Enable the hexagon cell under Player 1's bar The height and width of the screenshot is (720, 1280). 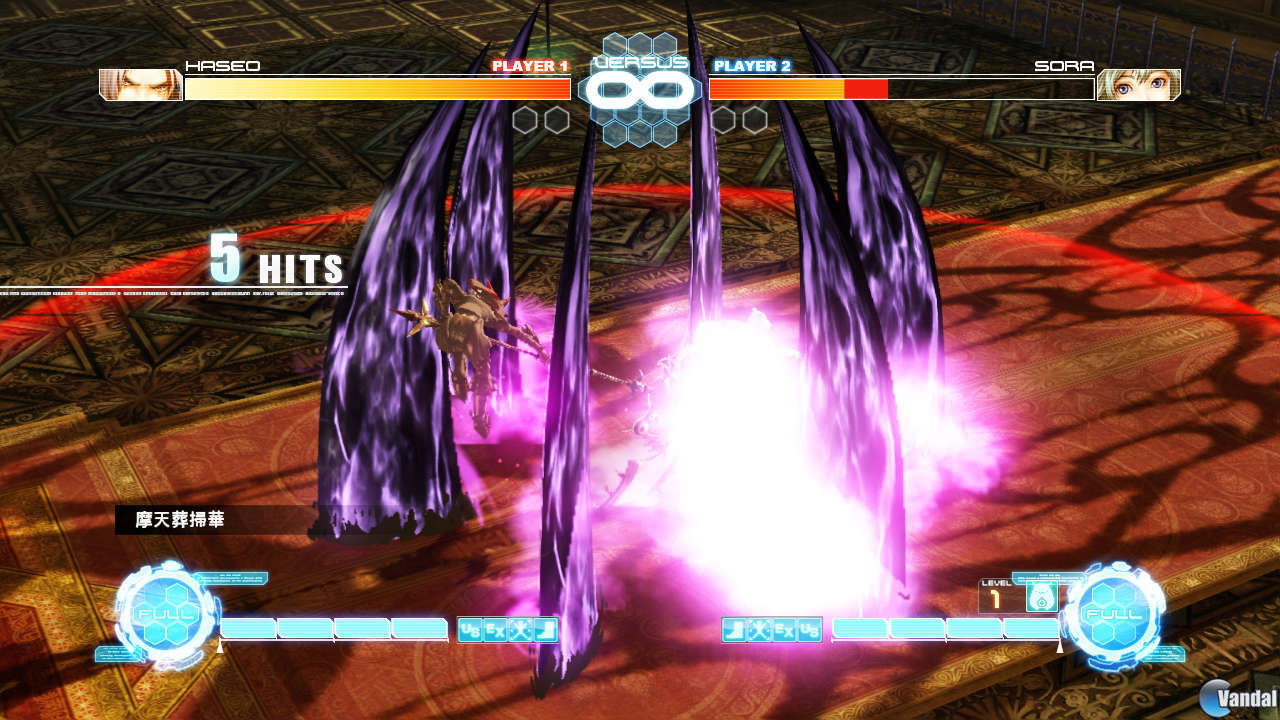pyautogui.click(x=524, y=120)
